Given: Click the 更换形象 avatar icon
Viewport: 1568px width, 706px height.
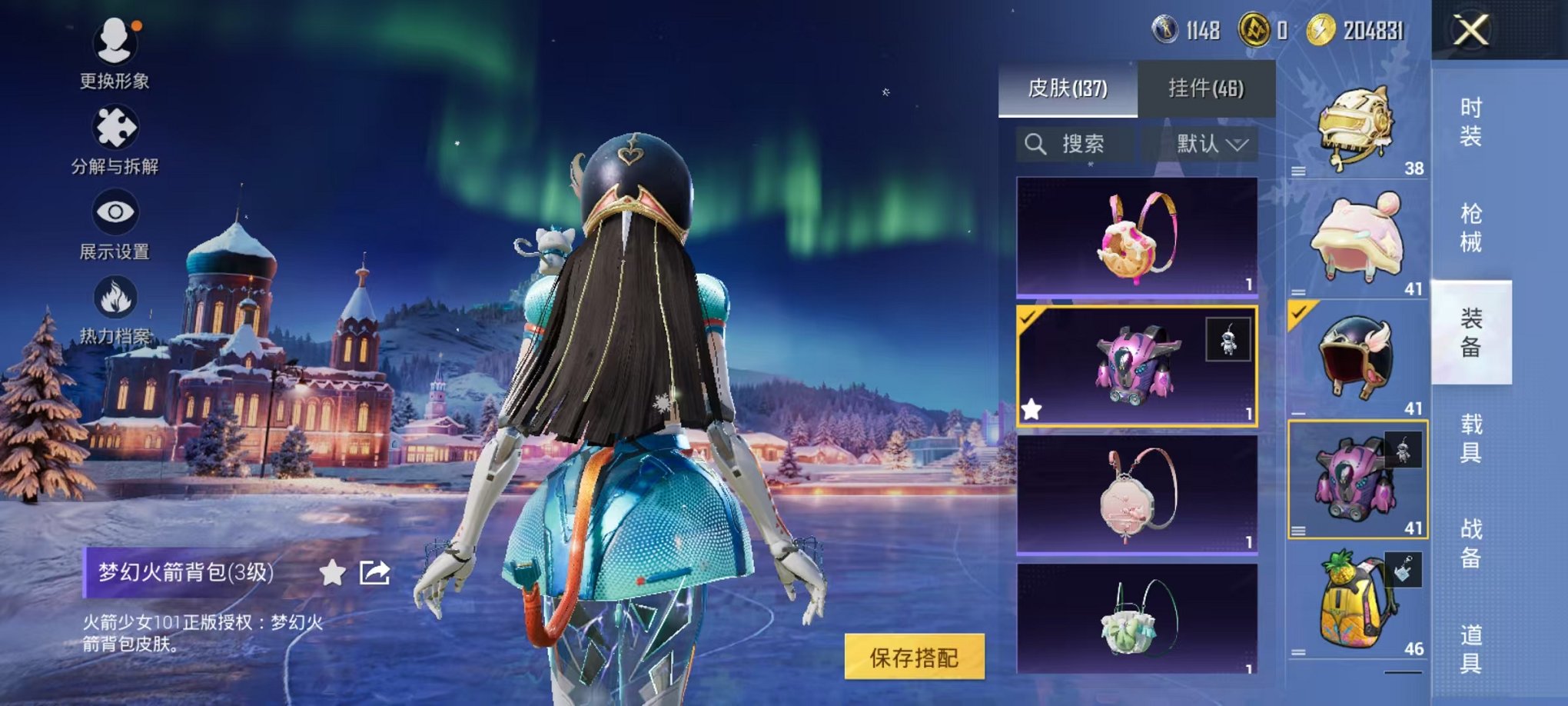Looking at the screenshot, I should pos(114,45).
